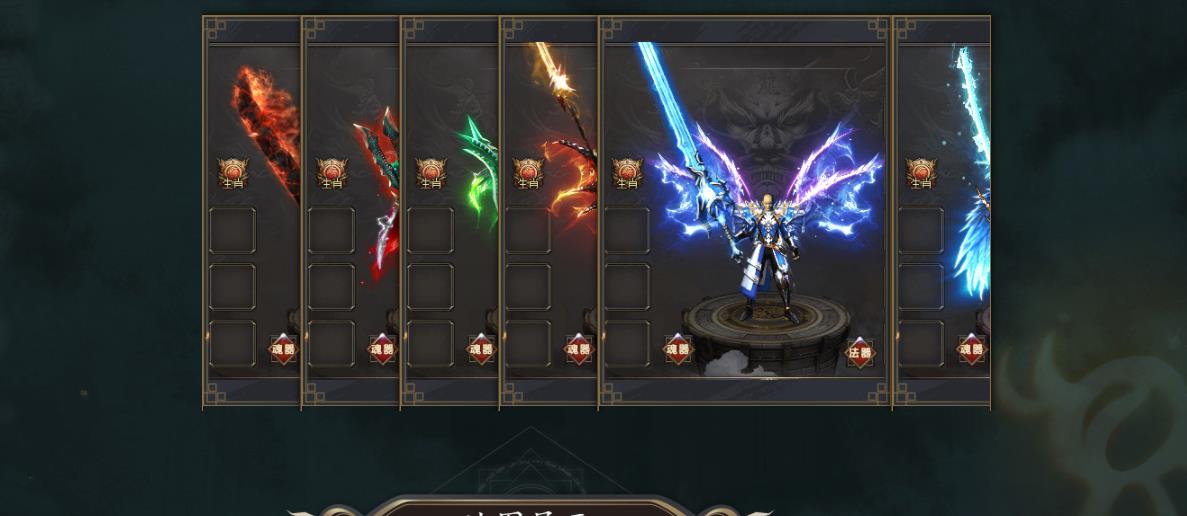1187x516 pixels.
Task: Open 魂器 in the blue lightning wings panel
Action: pyautogui.click(x=678, y=349)
